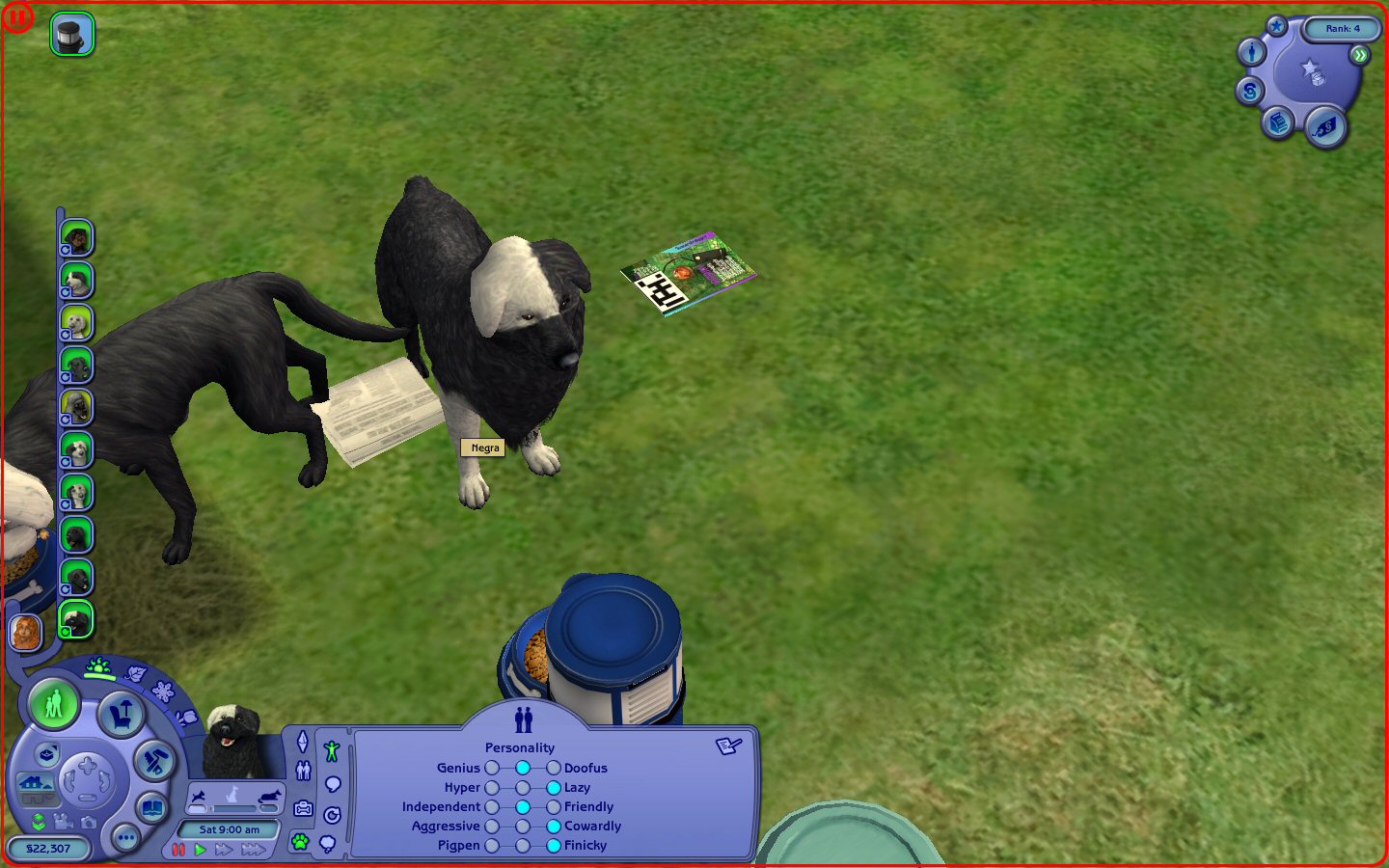Open the options ellipsis button

pyautogui.click(x=125, y=838)
